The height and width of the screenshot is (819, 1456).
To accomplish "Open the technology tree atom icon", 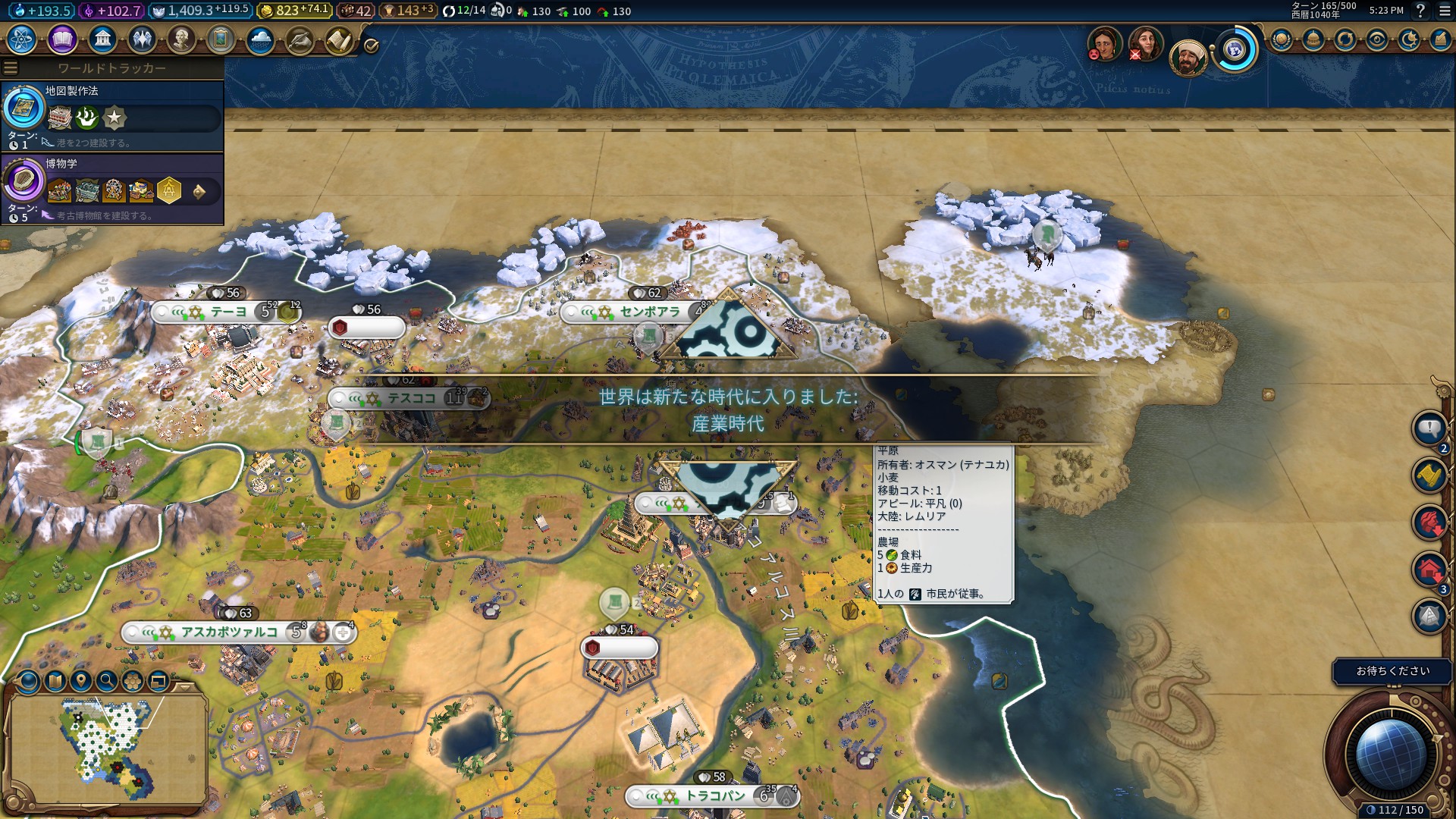I will (x=22, y=39).
